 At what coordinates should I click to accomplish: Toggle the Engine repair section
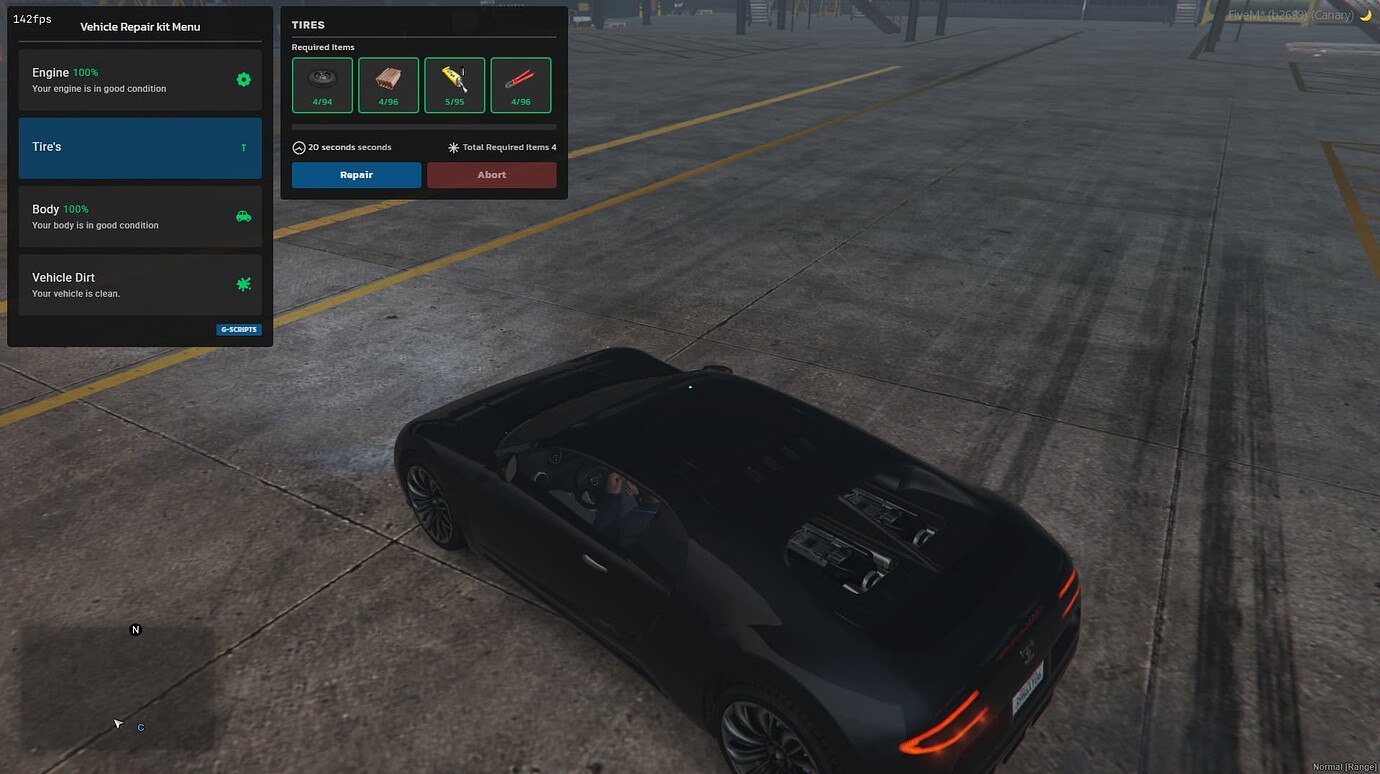pos(139,79)
